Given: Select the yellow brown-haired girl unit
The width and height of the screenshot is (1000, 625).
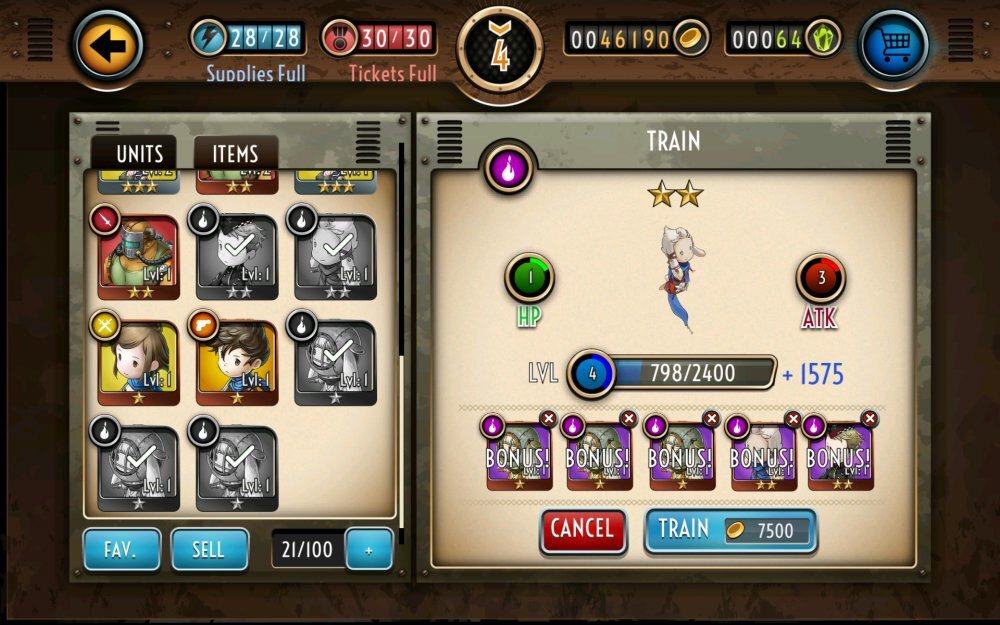Looking at the screenshot, I should (138, 362).
